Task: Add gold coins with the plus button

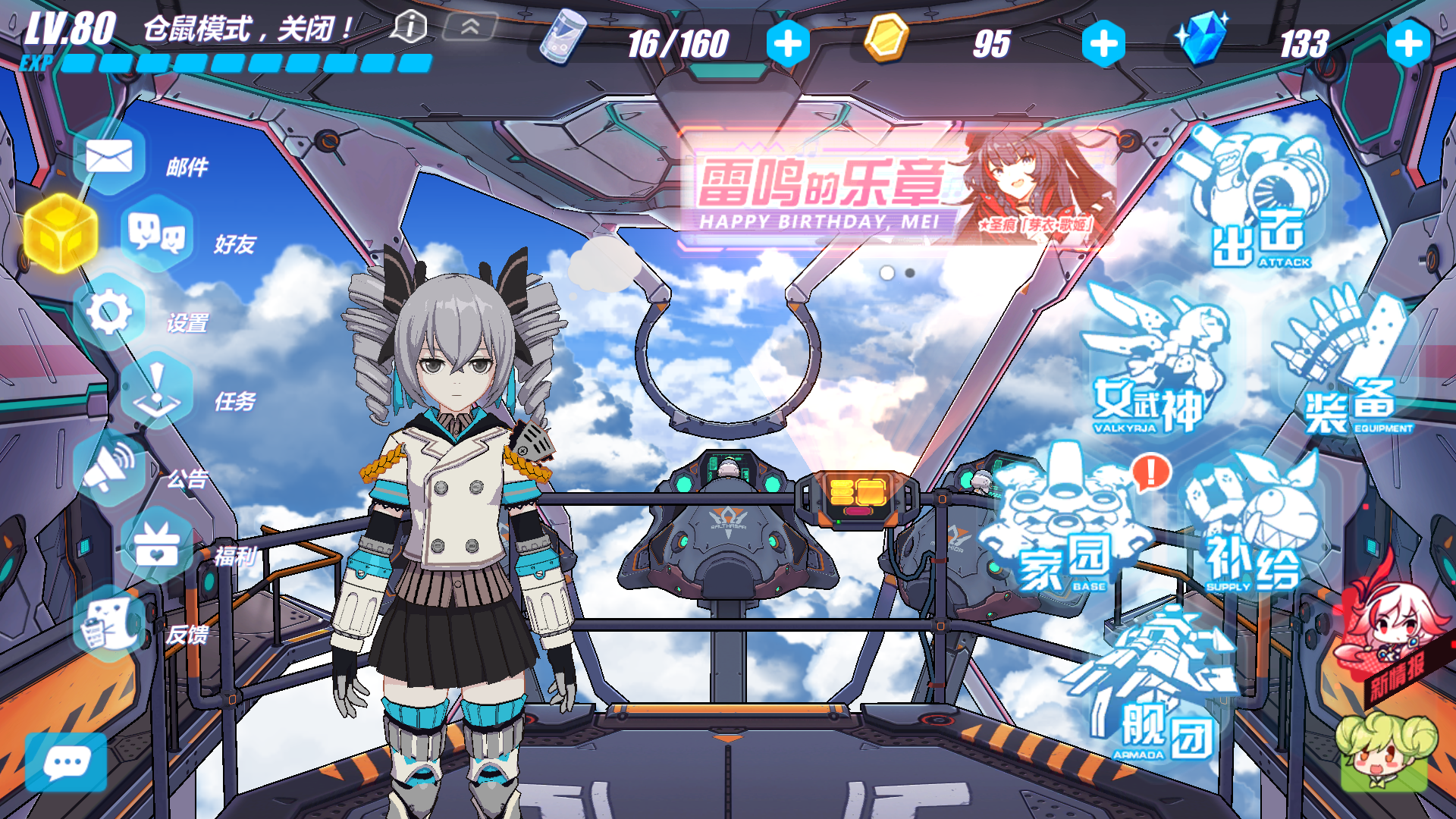Action: 1103,44
